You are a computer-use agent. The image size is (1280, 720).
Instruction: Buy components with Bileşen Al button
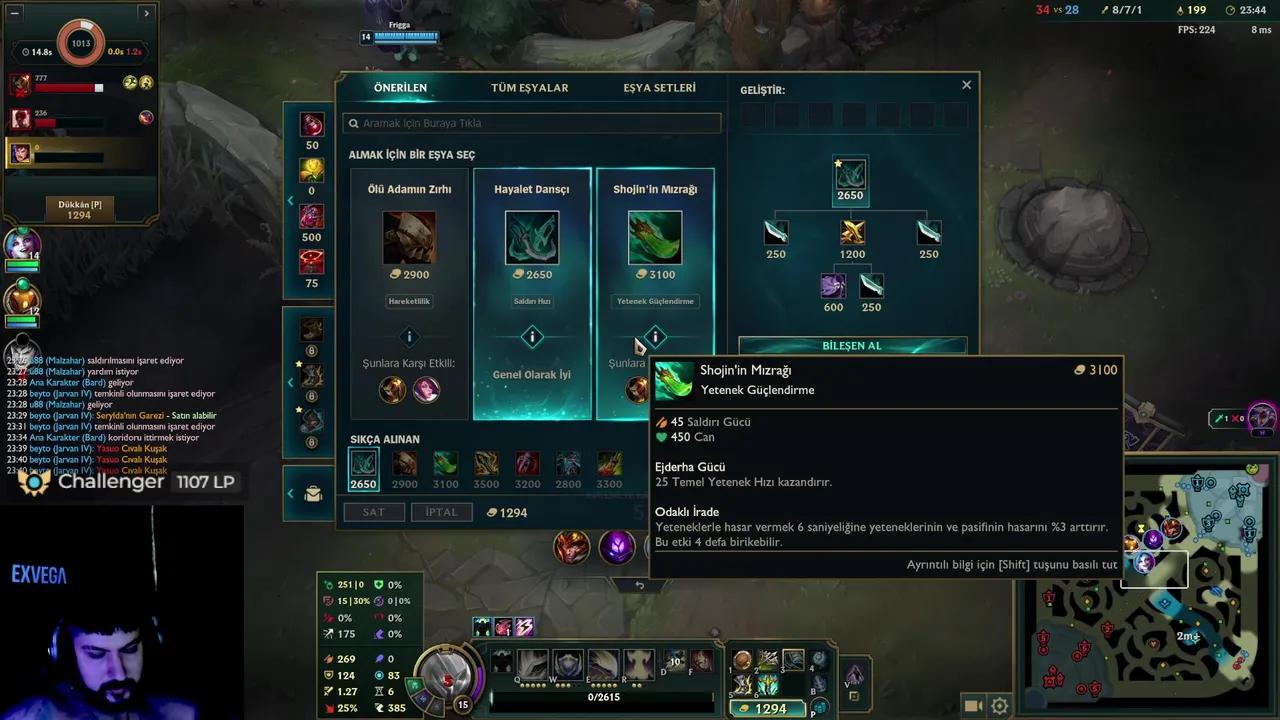(852, 345)
